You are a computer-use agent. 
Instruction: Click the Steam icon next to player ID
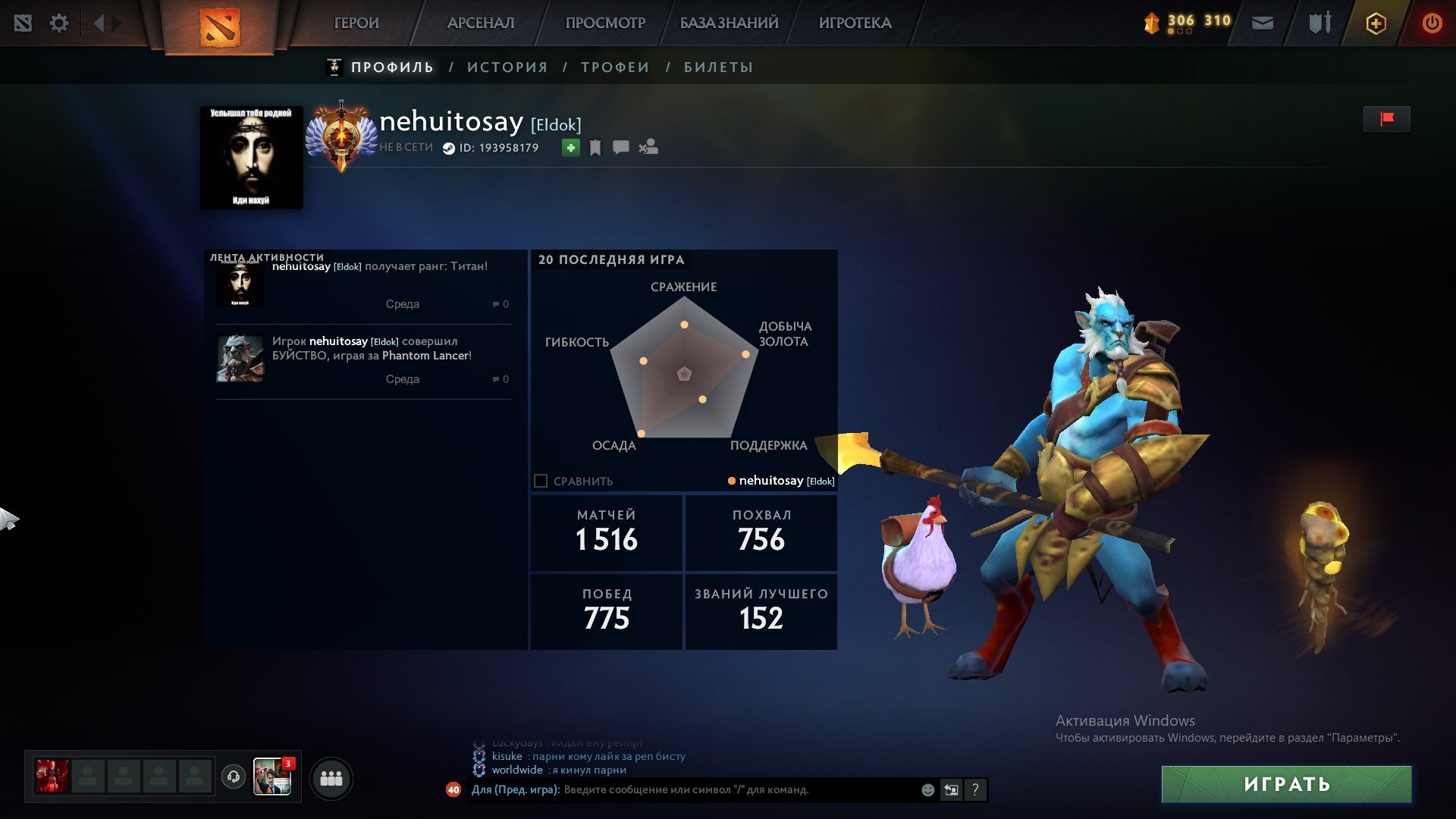(x=448, y=148)
